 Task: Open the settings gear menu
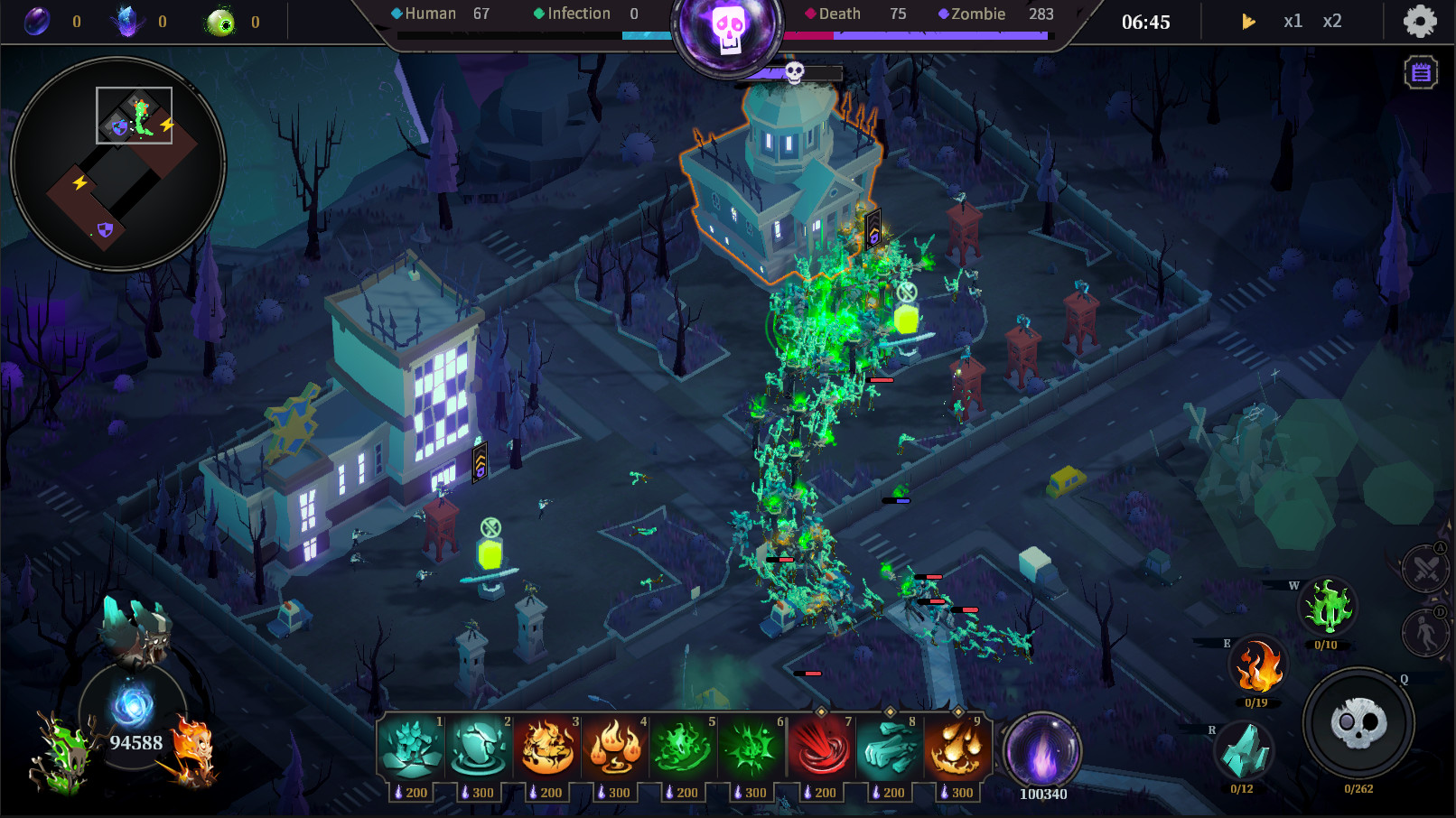1420,20
